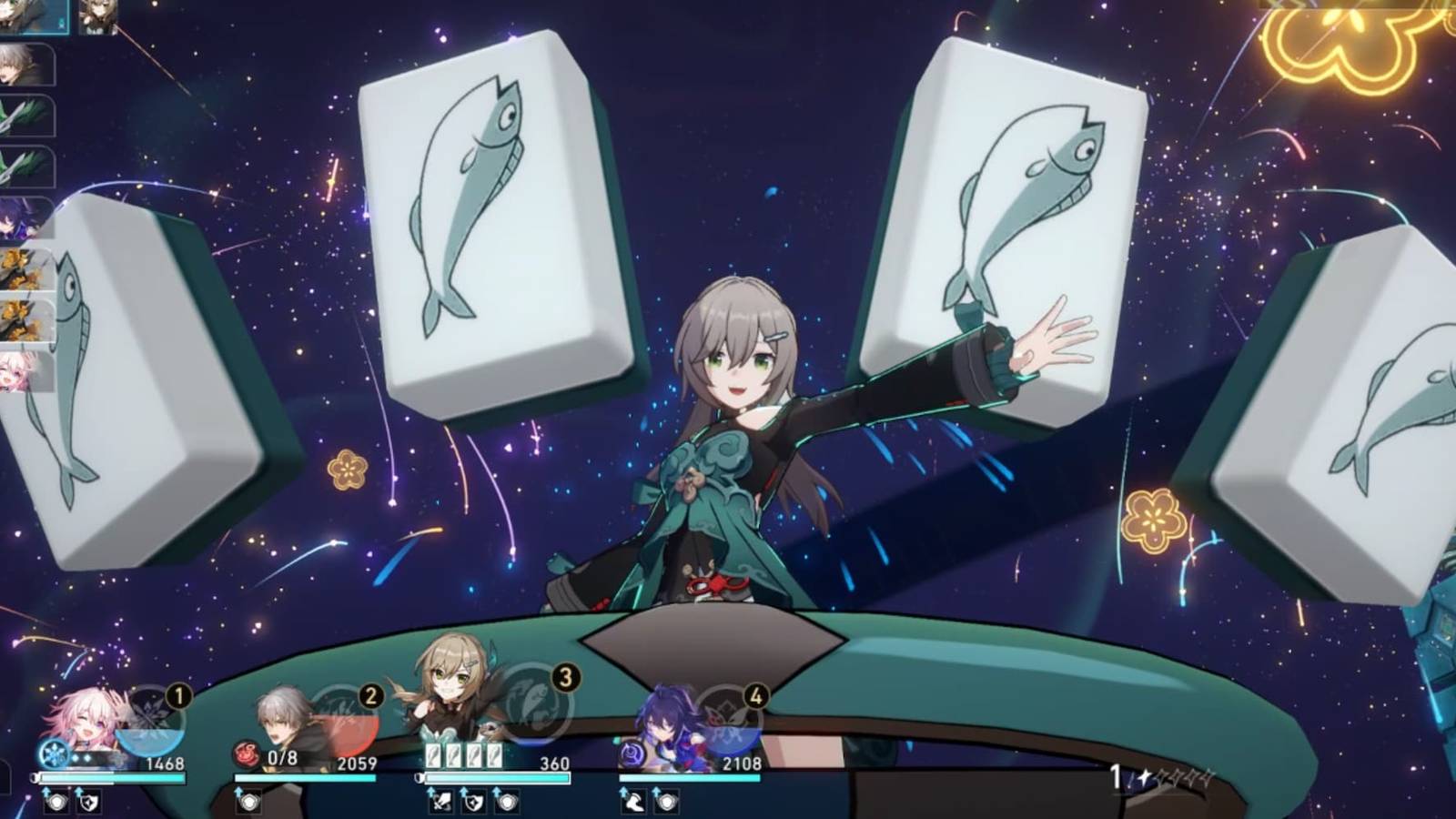The image size is (1456, 819).
Task: Click the skill point counter showing 1
Action: tap(1116, 775)
